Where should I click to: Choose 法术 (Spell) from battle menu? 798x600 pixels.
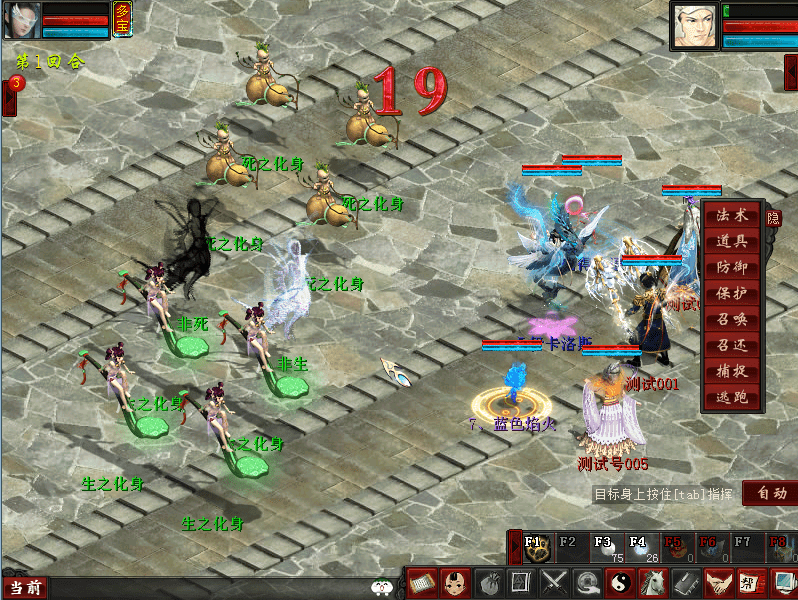pyautogui.click(x=731, y=215)
